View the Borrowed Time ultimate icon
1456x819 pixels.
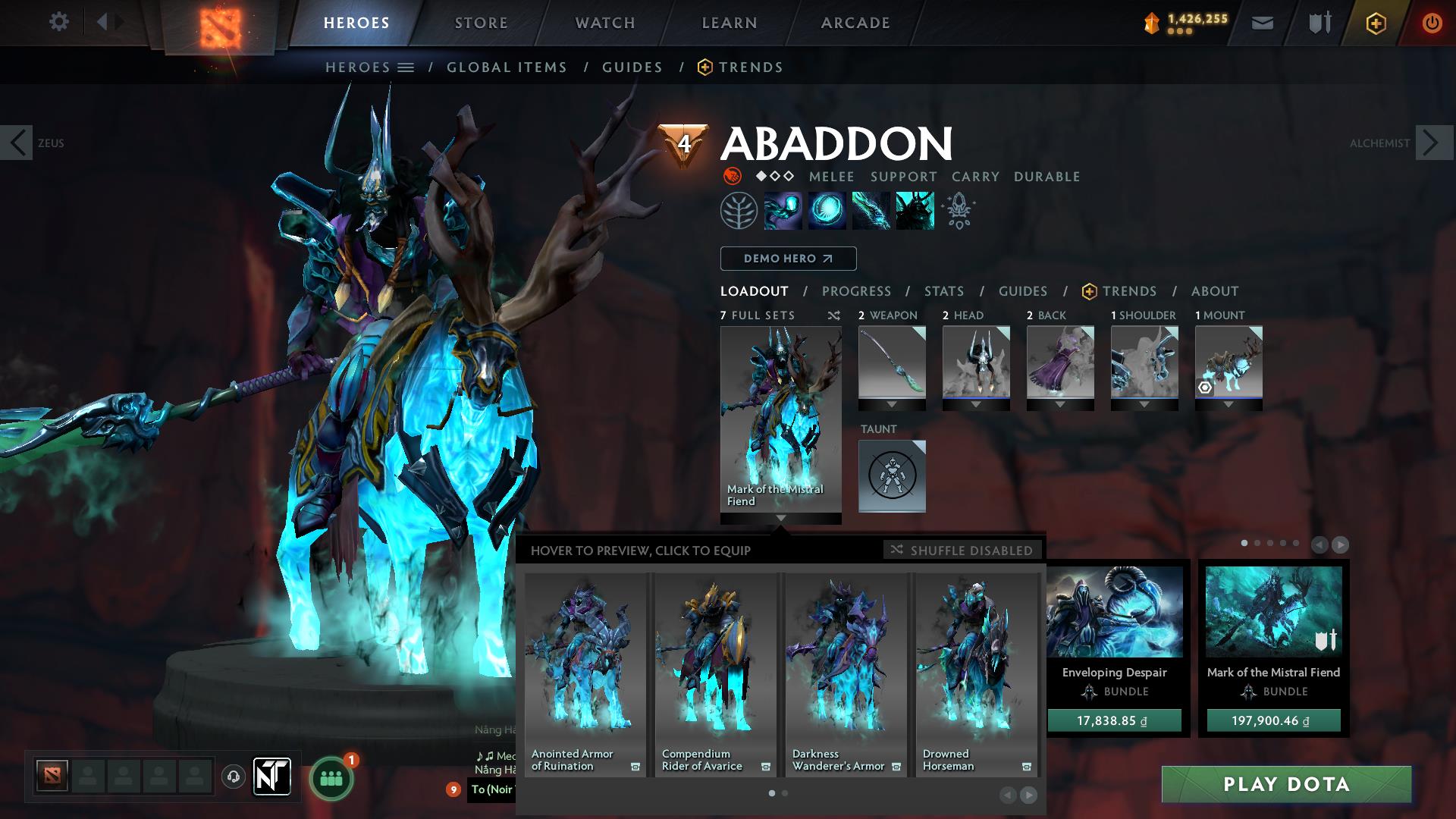(915, 210)
